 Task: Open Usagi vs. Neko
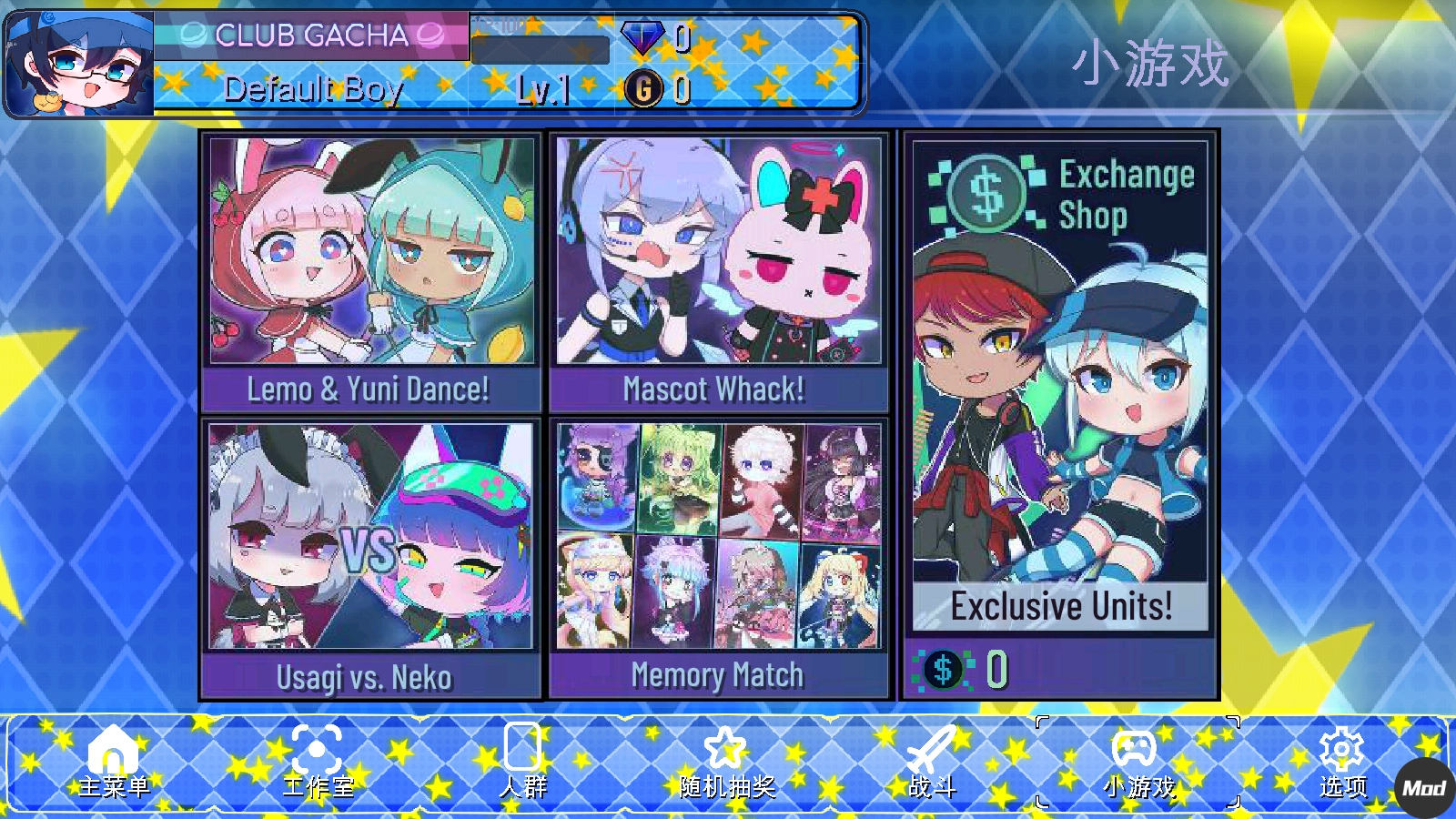(369, 555)
